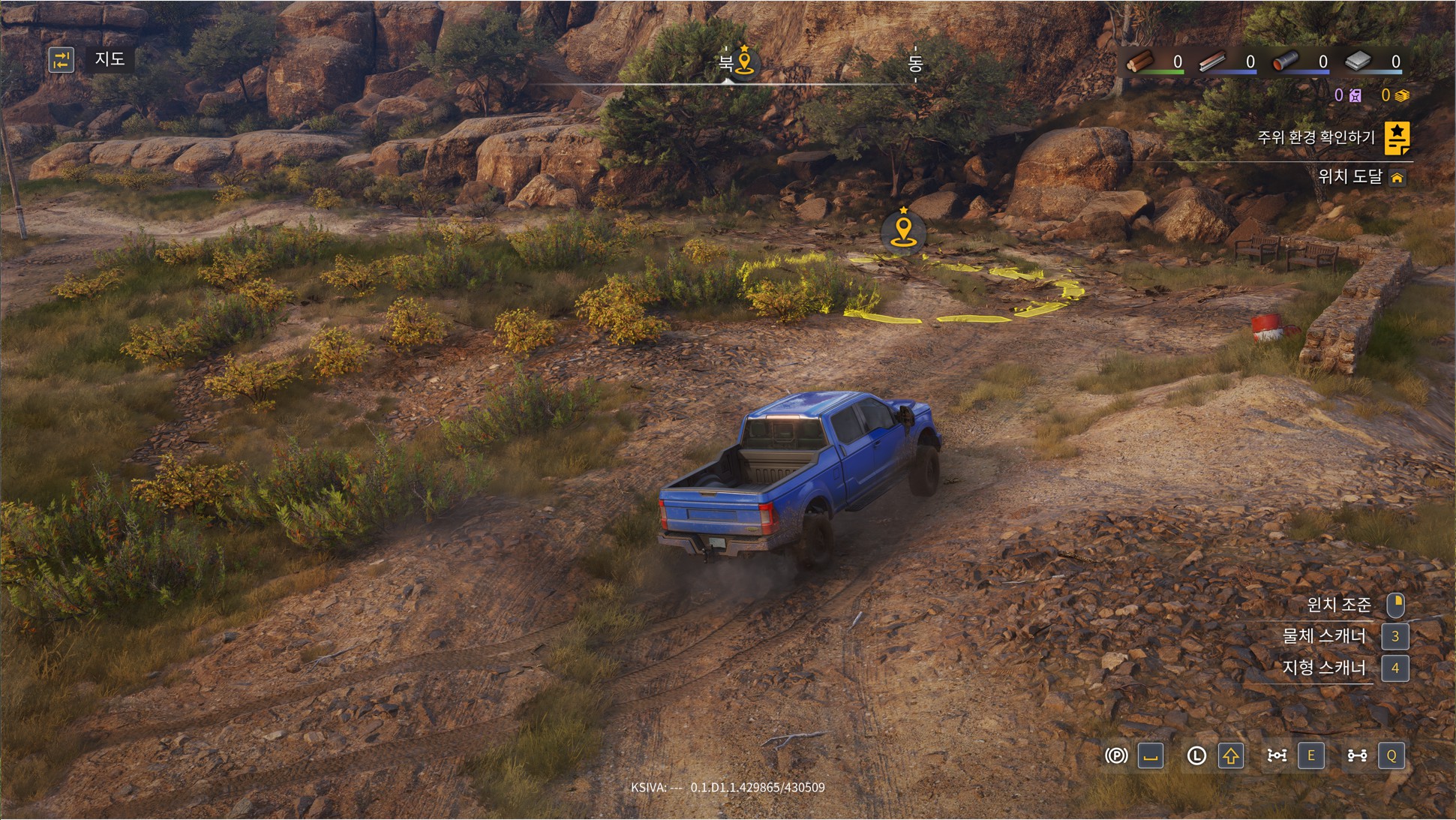Click the steel beams resource icon

tap(1212, 62)
